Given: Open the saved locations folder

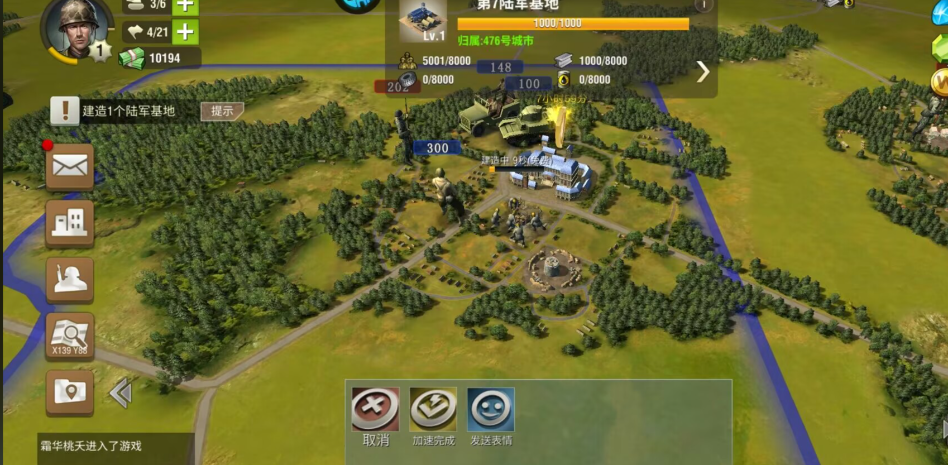Looking at the screenshot, I should 70,392.
